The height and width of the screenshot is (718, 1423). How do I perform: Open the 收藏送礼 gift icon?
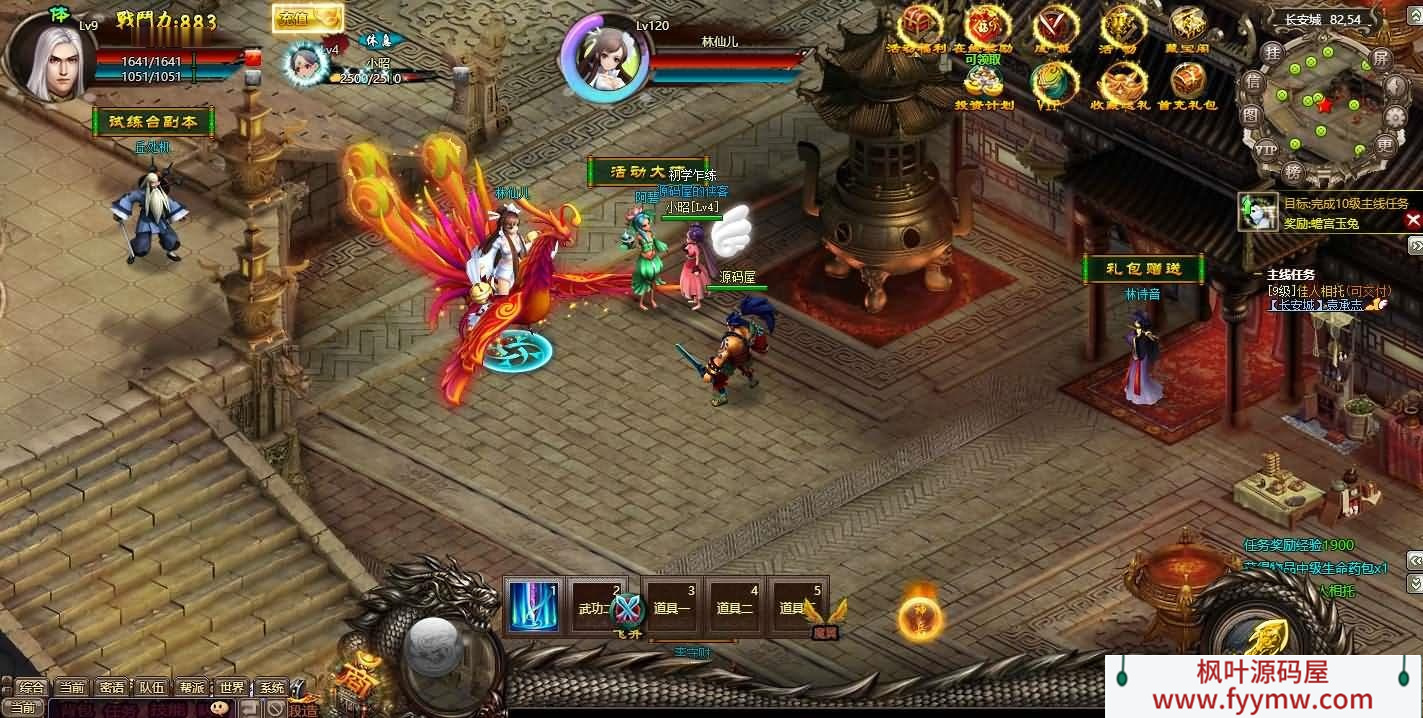click(x=1121, y=84)
